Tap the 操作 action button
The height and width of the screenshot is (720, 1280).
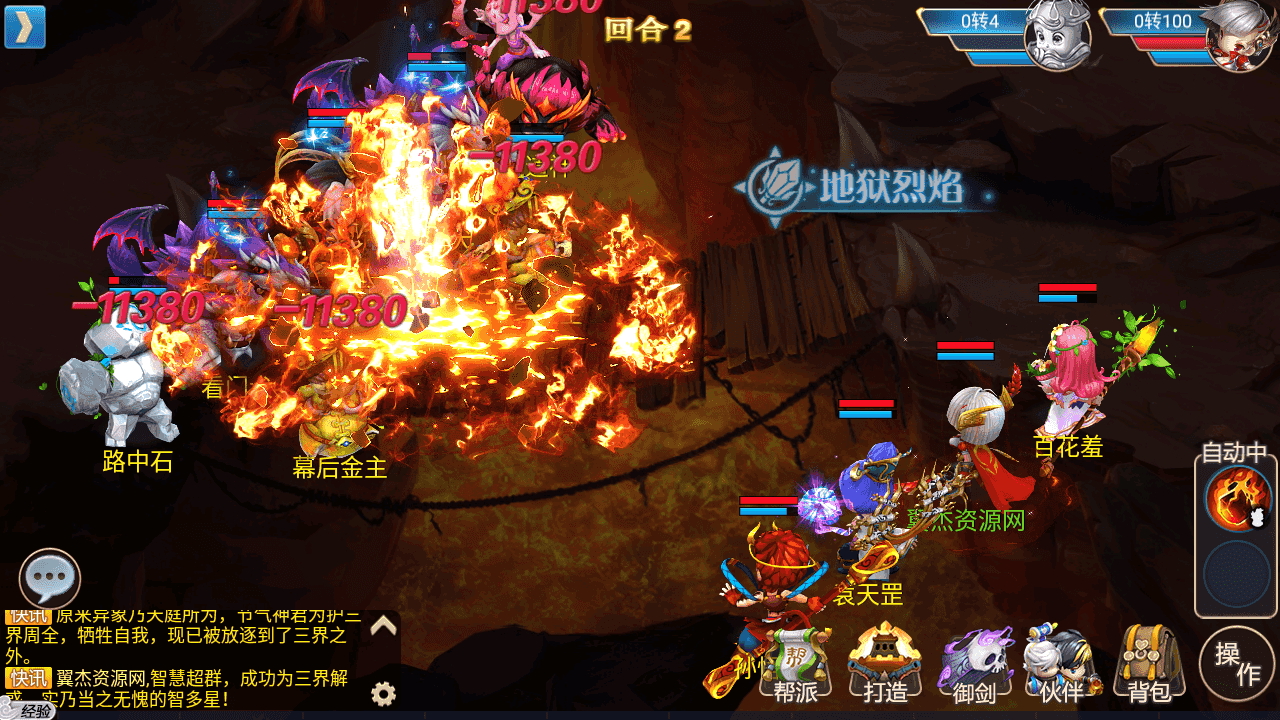point(1237,664)
